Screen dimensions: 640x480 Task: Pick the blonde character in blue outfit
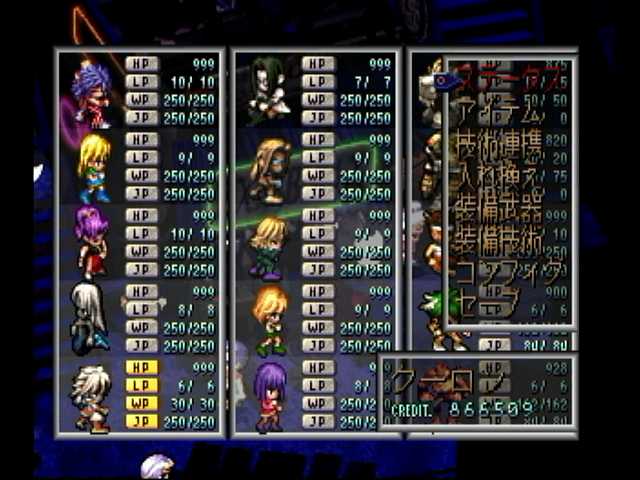click(93, 167)
